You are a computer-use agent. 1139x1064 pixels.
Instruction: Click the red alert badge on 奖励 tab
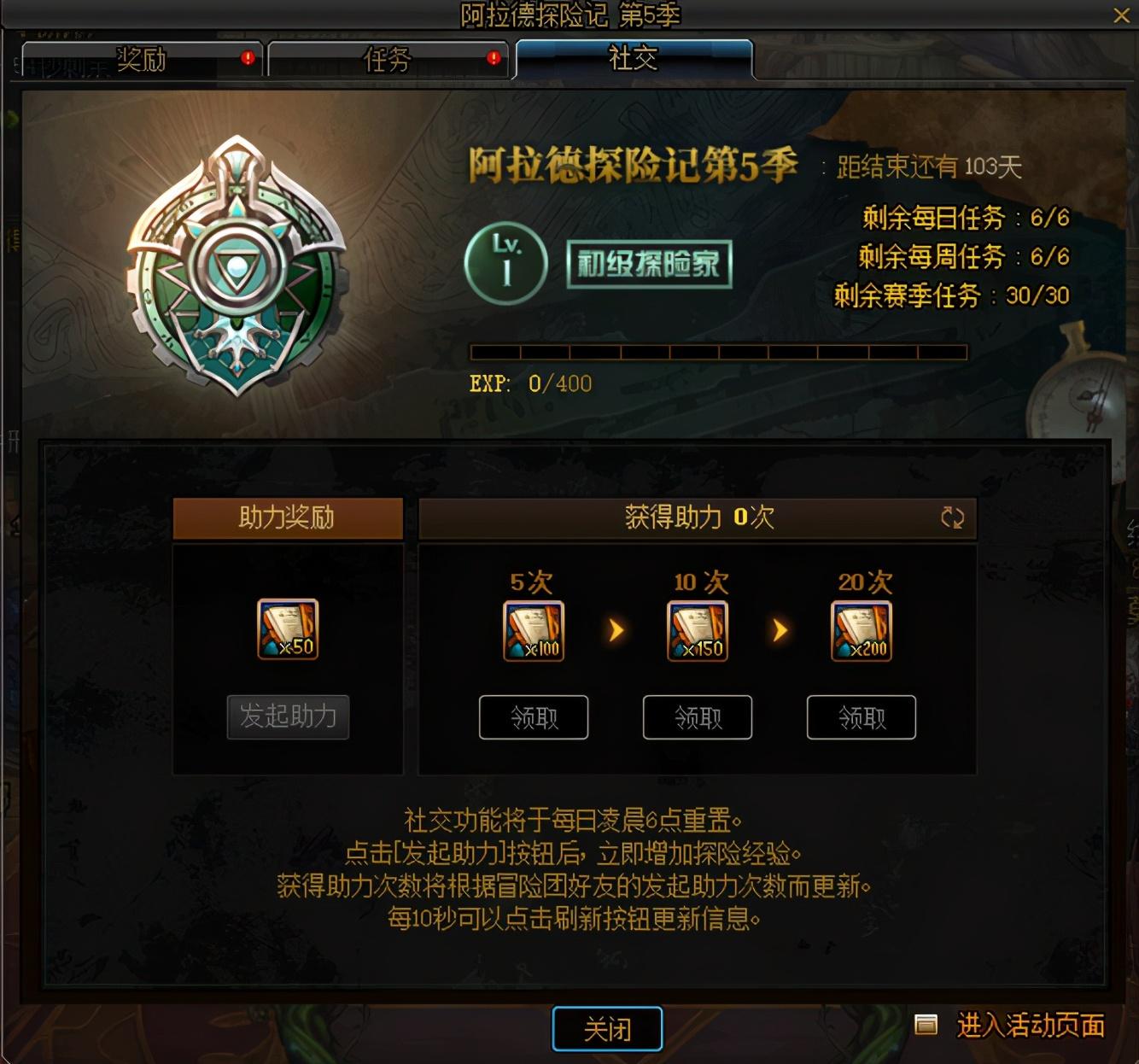click(x=247, y=56)
